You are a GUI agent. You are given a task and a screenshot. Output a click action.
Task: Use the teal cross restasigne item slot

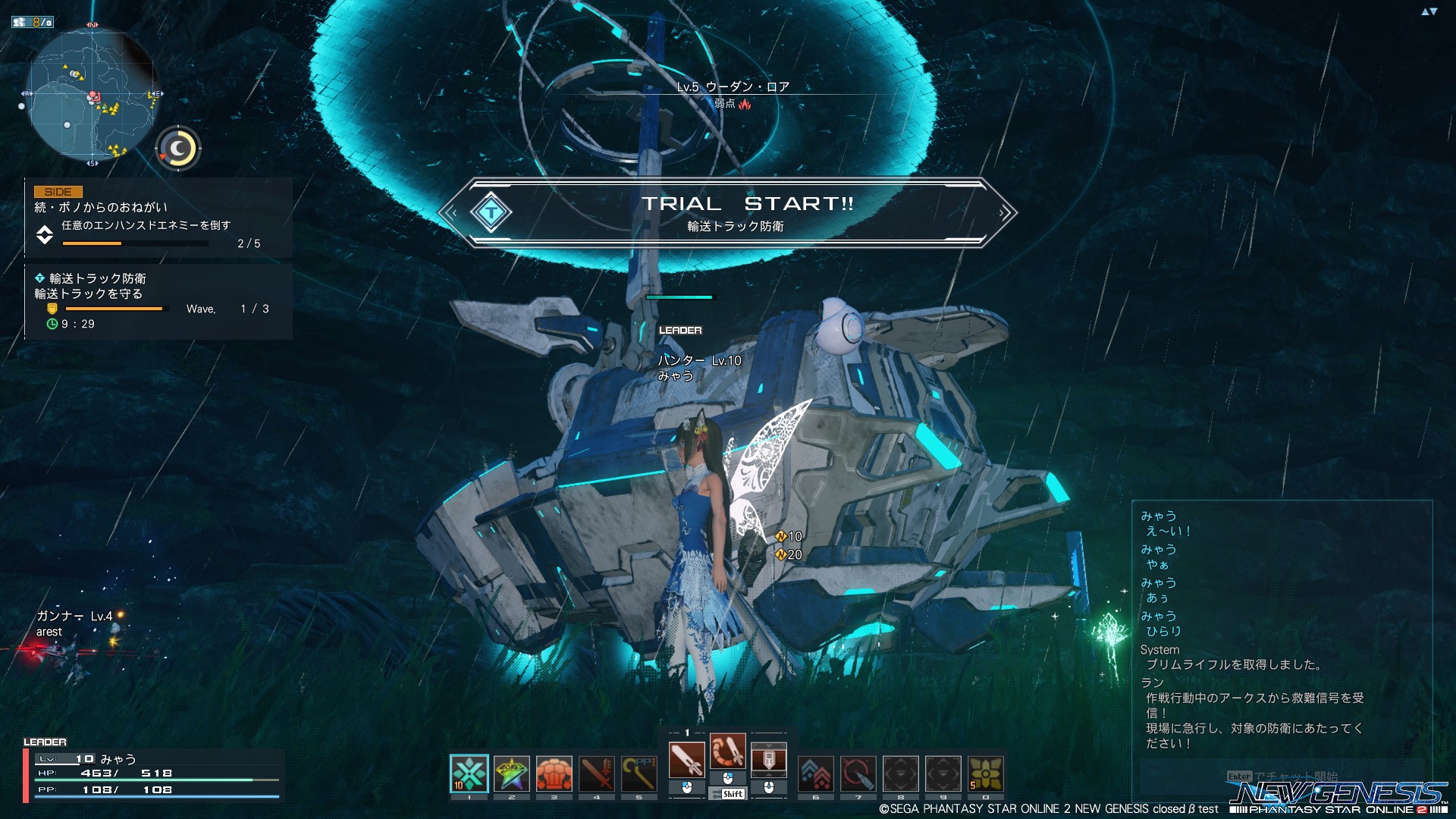coord(469,773)
